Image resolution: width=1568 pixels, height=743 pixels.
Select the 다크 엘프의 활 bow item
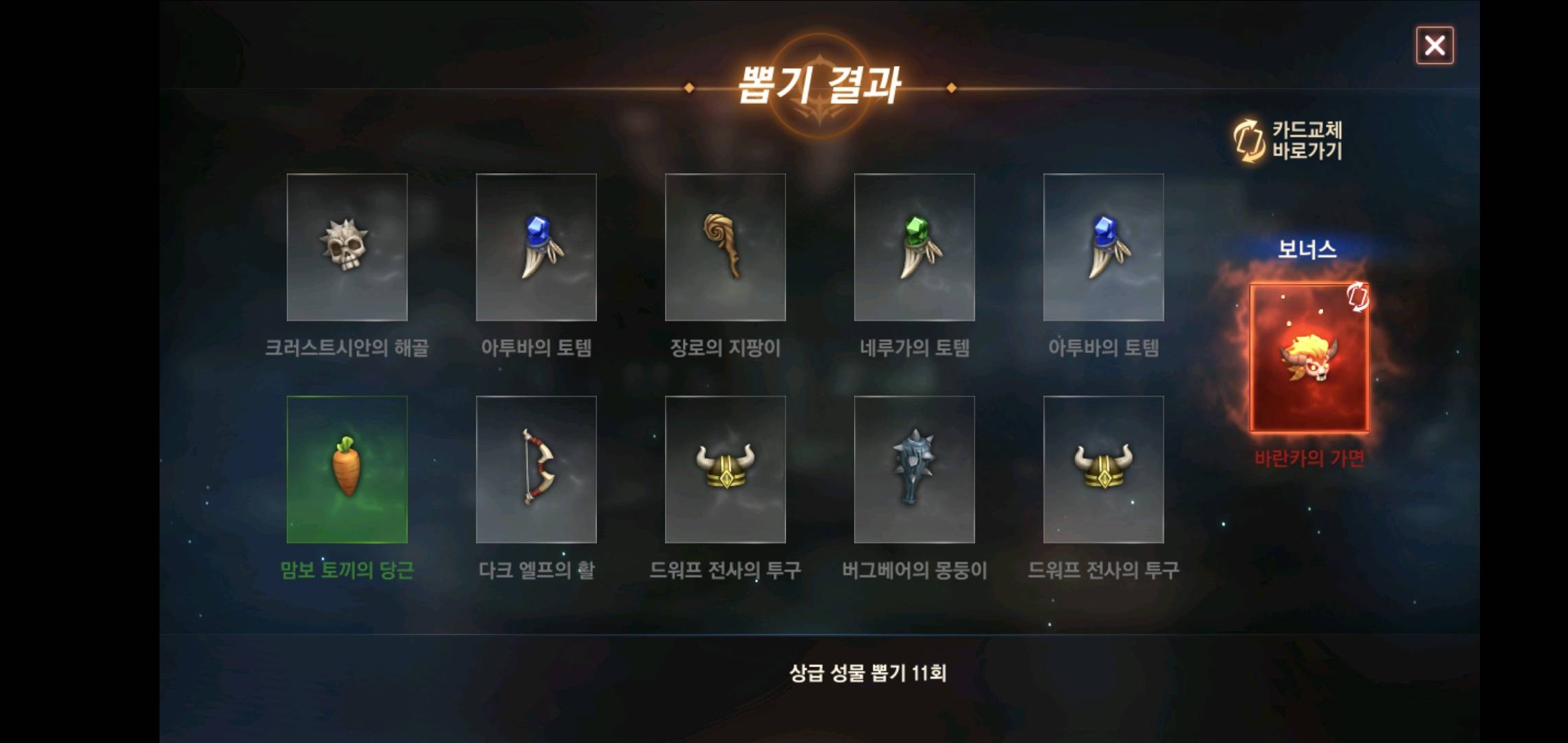click(x=536, y=469)
